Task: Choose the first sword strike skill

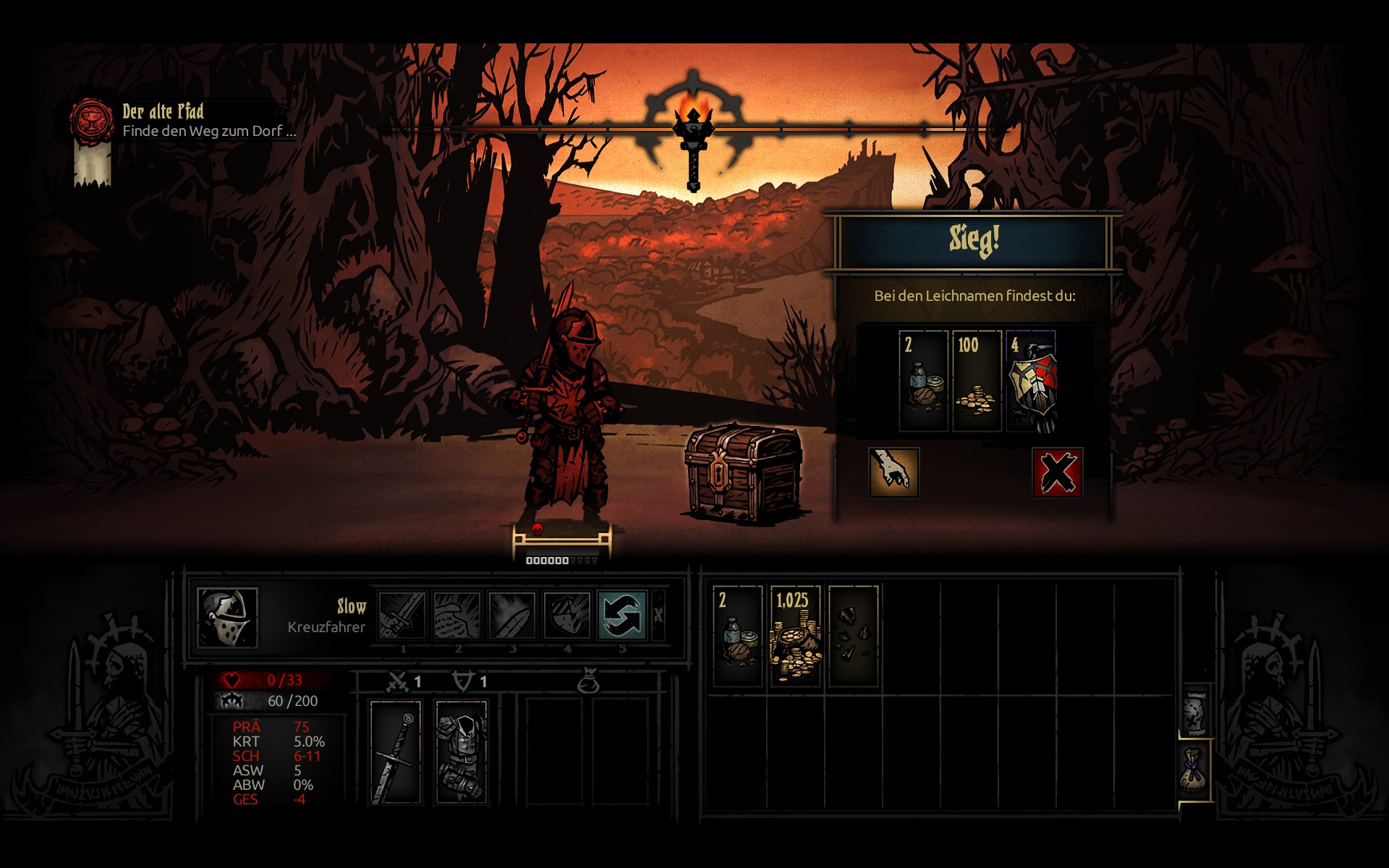Action: [x=402, y=616]
